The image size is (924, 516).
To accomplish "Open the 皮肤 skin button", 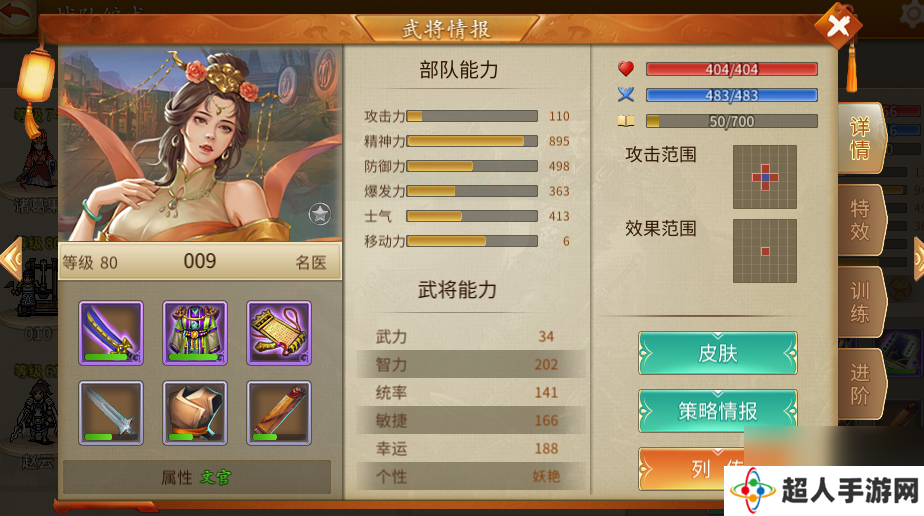I will click(x=717, y=353).
